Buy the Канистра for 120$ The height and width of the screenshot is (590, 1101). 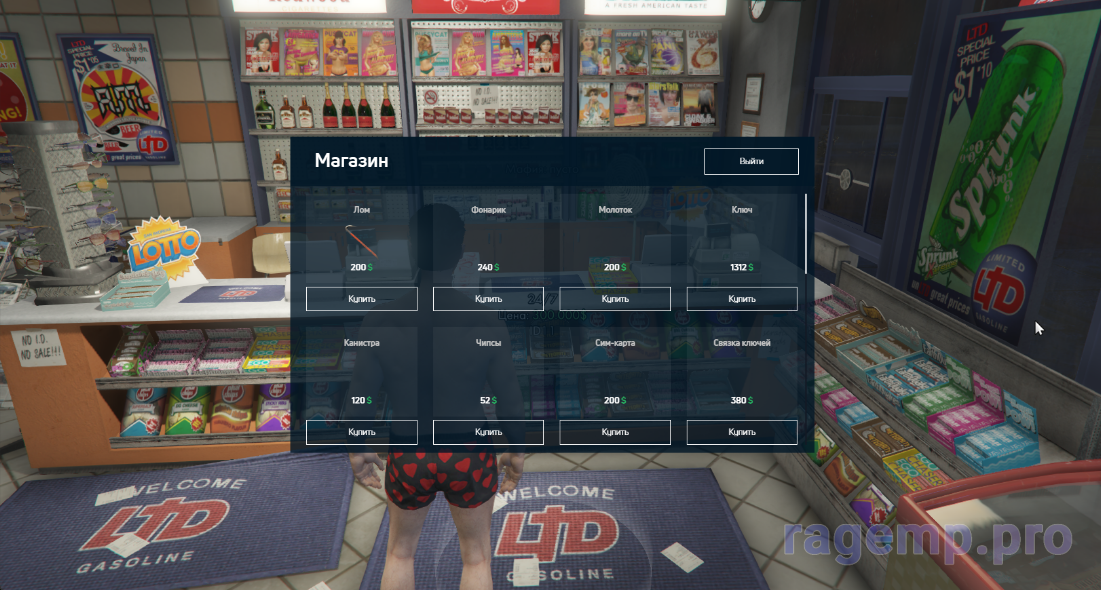click(x=361, y=432)
